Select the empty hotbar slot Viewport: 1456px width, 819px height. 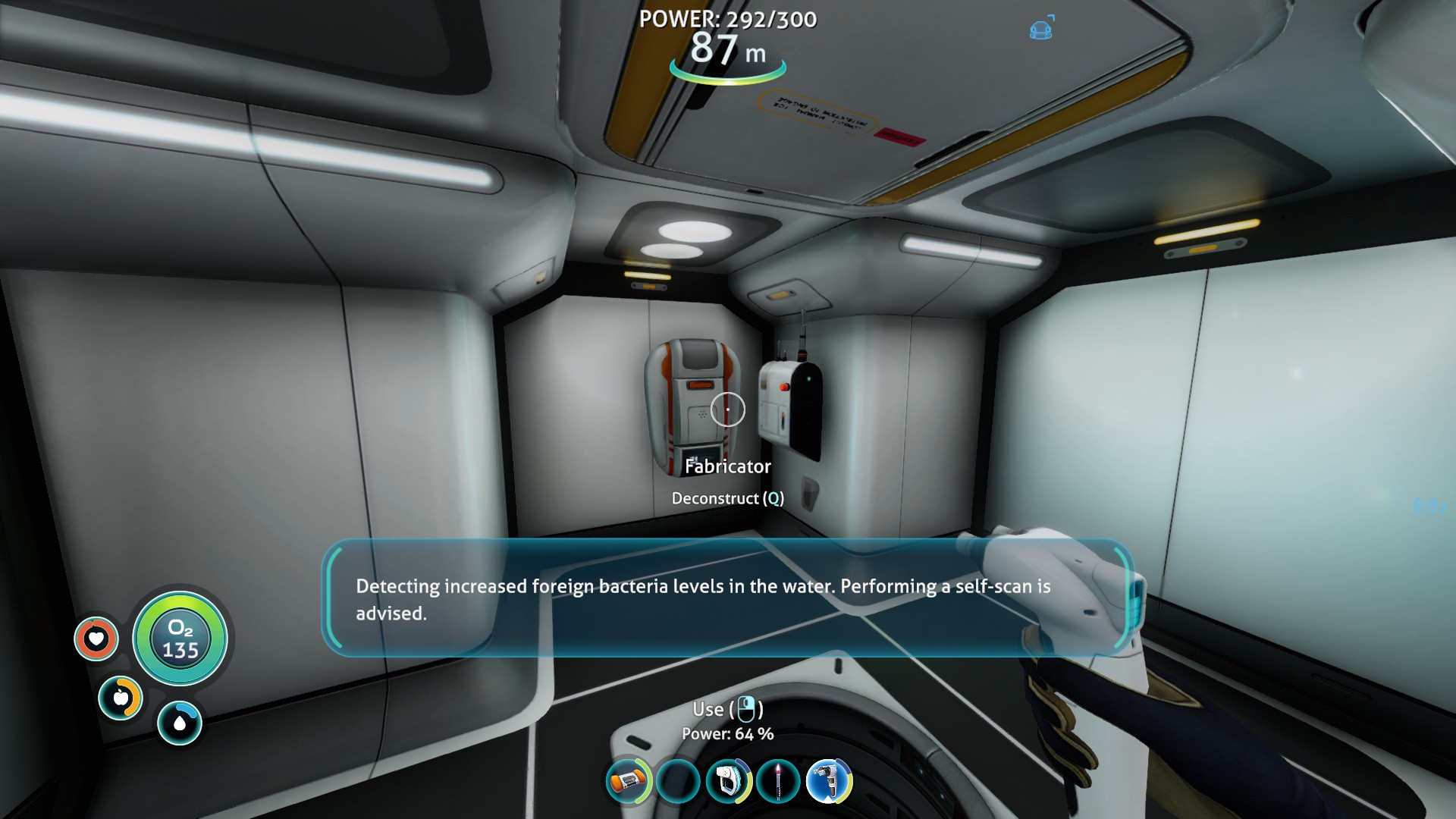(x=677, y=781)
